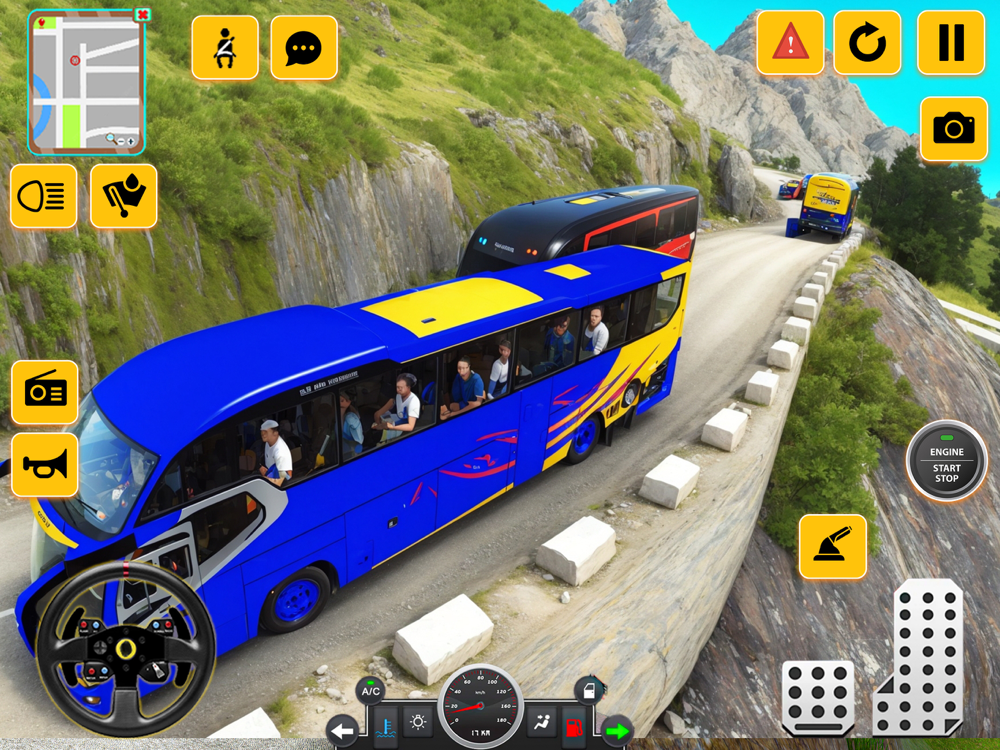Image resolution: width=1000 pixels, height=750 pixels.
Task: Toggle the headlights button
Action: click(x=44, y=196)
